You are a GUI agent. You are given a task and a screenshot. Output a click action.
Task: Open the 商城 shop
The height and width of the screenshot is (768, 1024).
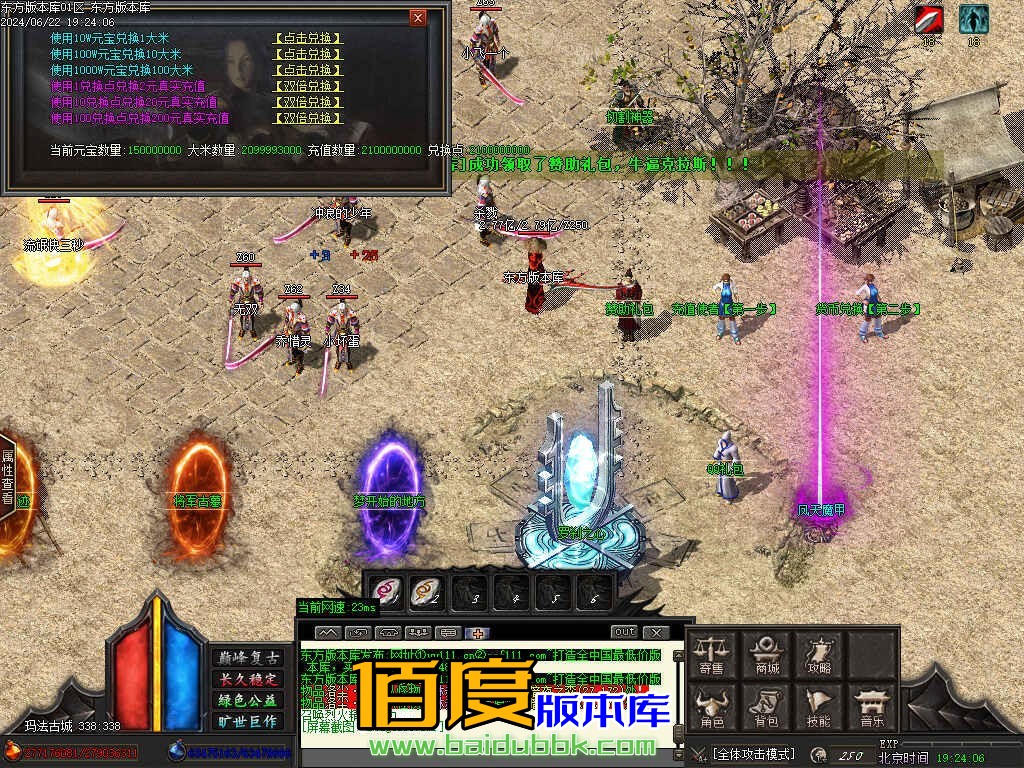pyautogui.click(x=767, y=654)
